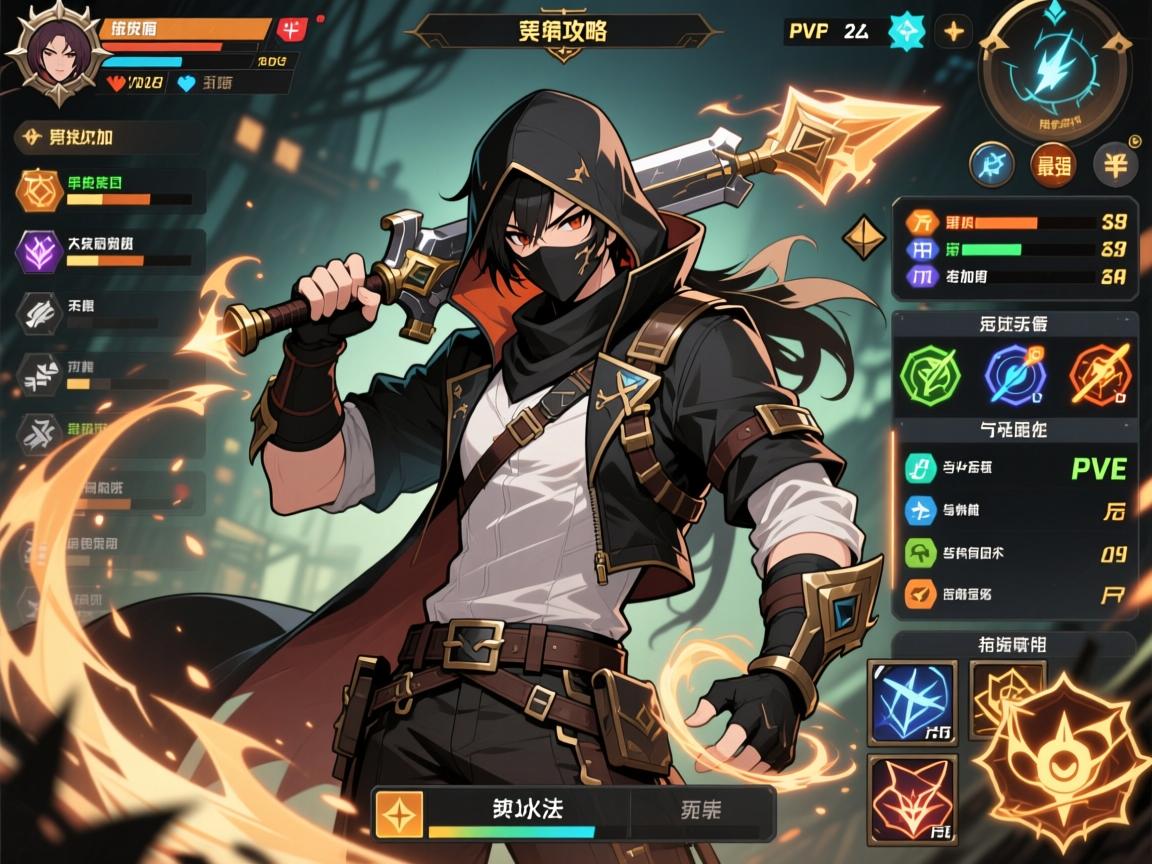Choose the row with the blue arrow icon

pyautogui.click(x=1015, y=511)
